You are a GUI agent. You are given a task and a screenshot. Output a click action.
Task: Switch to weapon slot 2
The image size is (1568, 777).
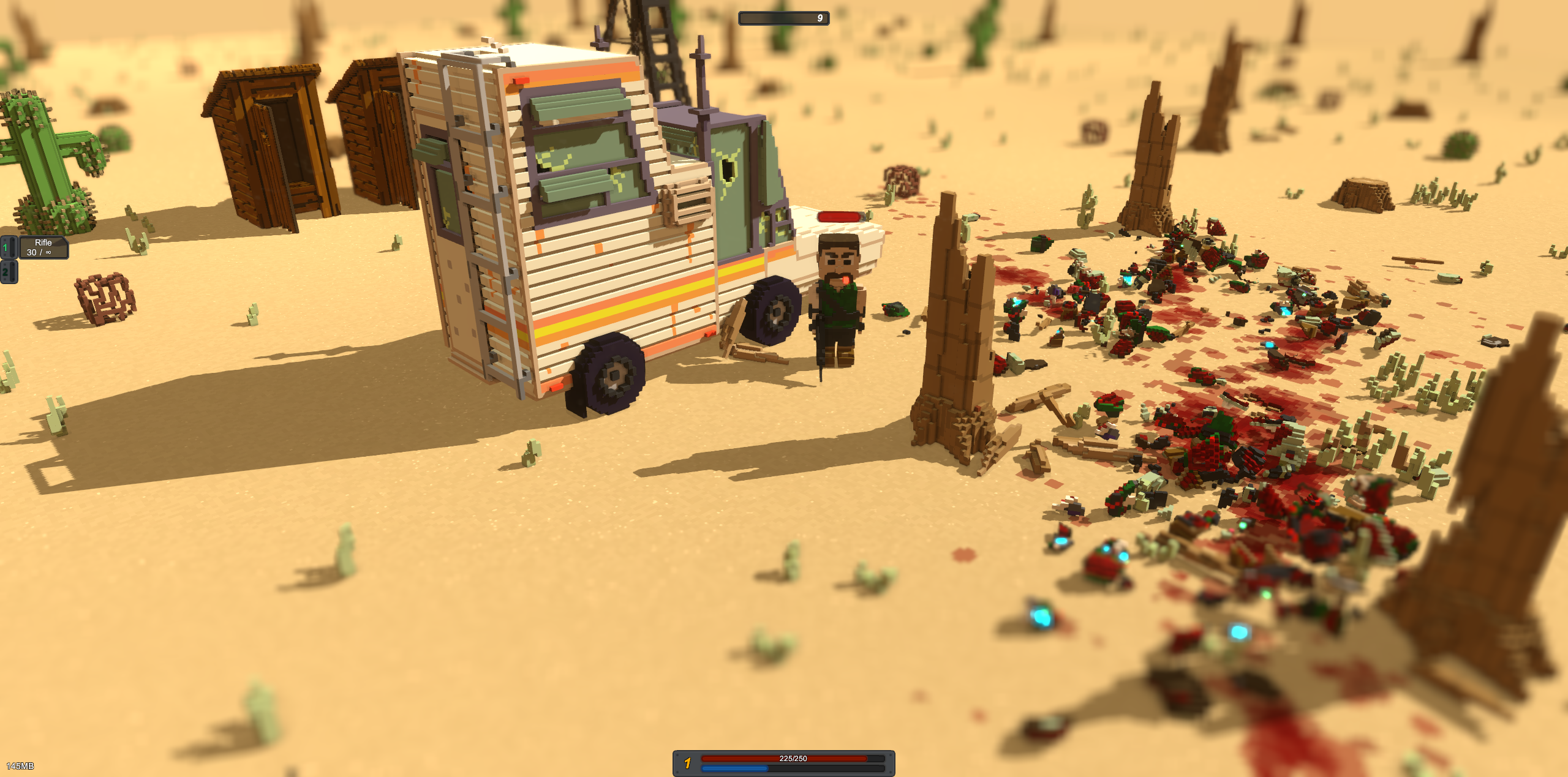pos(8,272)
